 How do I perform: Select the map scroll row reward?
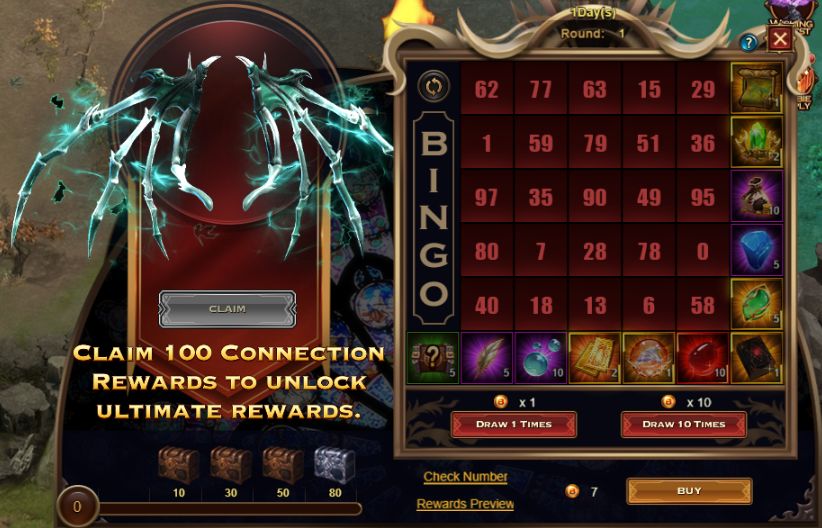point(756,90)
